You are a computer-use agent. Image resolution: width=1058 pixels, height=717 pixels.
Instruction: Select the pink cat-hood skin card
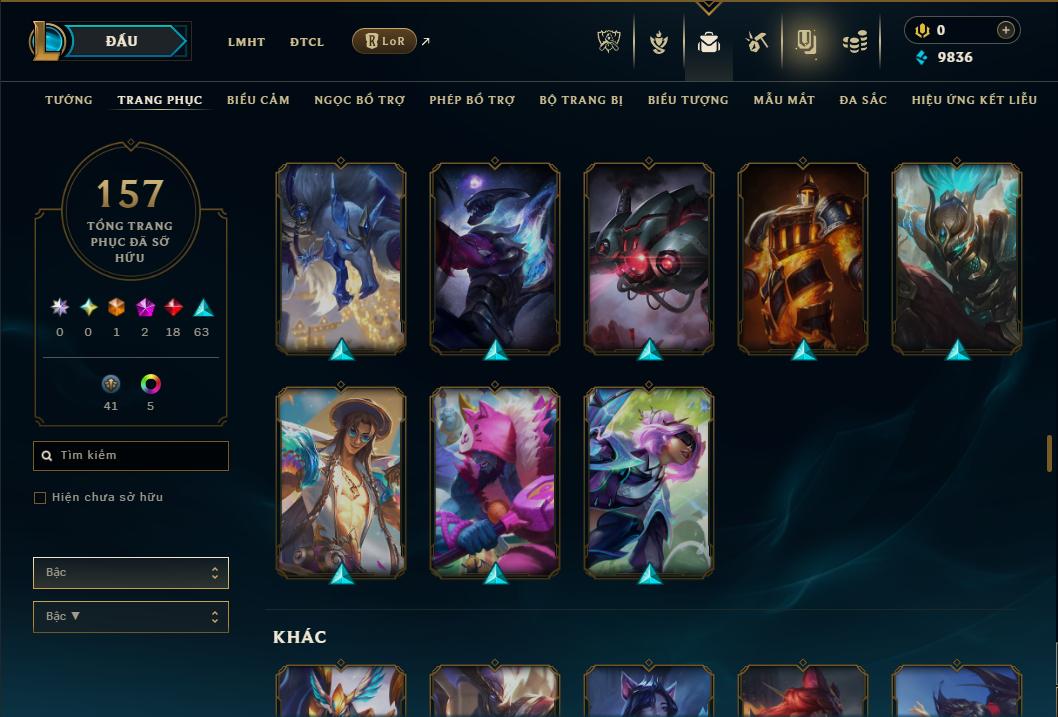point(495,482)
